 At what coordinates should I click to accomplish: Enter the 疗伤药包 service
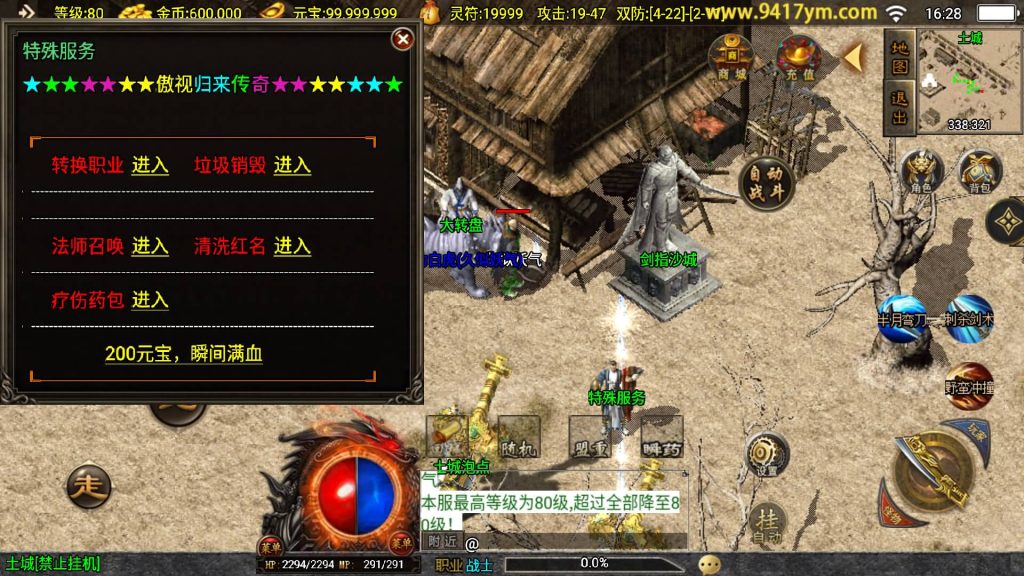[150, 300]
